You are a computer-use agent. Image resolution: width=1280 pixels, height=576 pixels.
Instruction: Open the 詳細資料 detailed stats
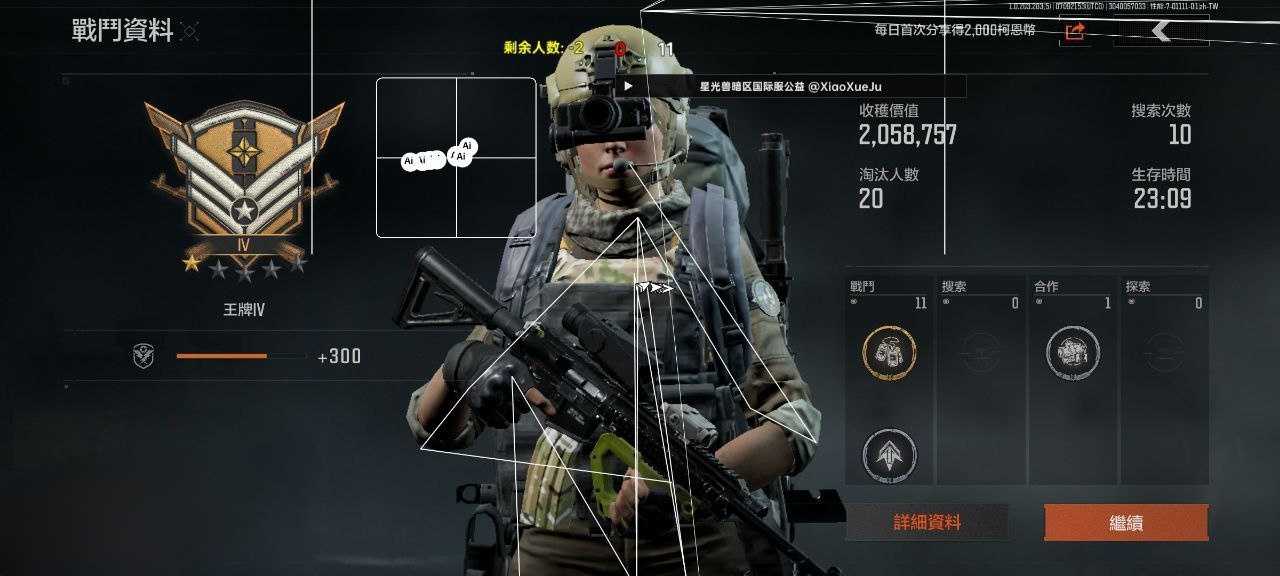pyautogui.click(x=927, y=522)
